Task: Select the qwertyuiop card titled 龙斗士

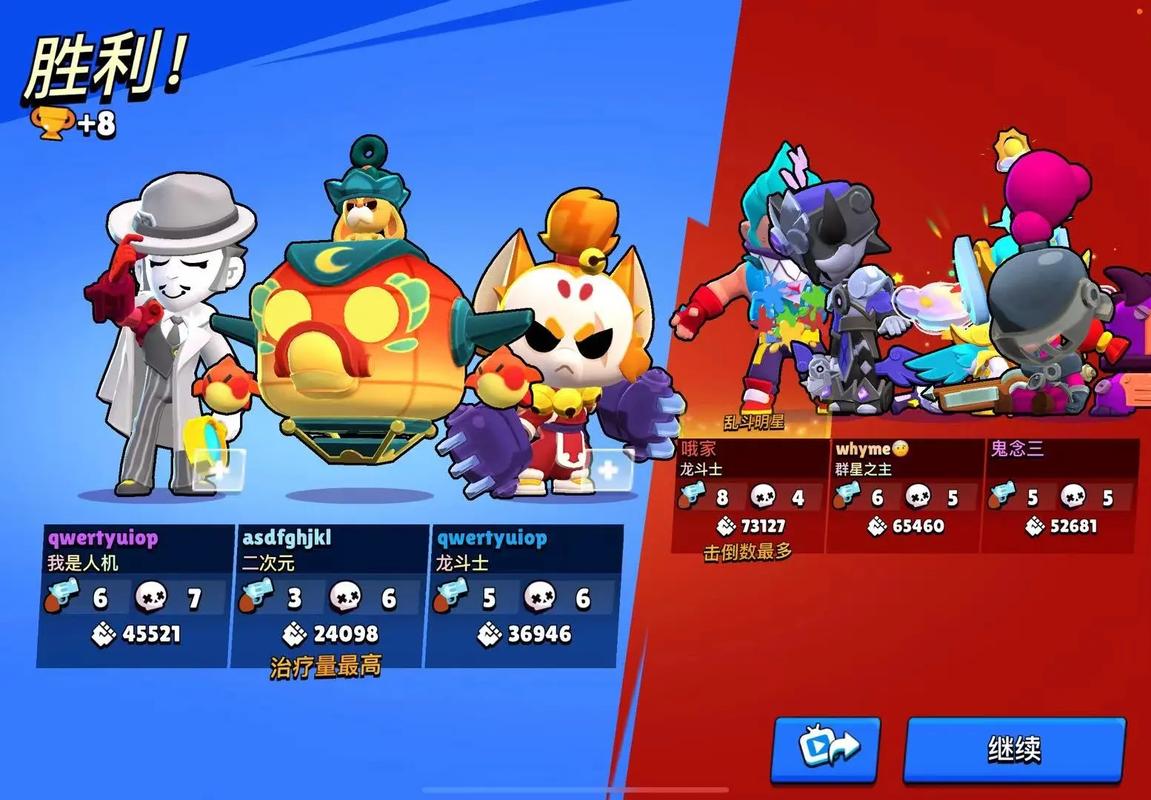Action: [x=525, y=595]
